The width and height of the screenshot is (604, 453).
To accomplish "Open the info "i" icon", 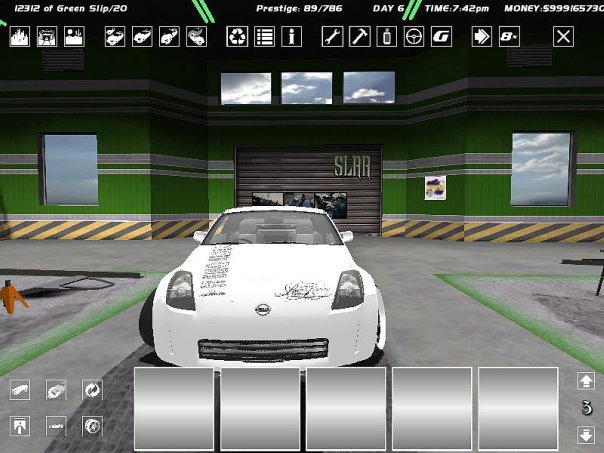I will point(292,37).
